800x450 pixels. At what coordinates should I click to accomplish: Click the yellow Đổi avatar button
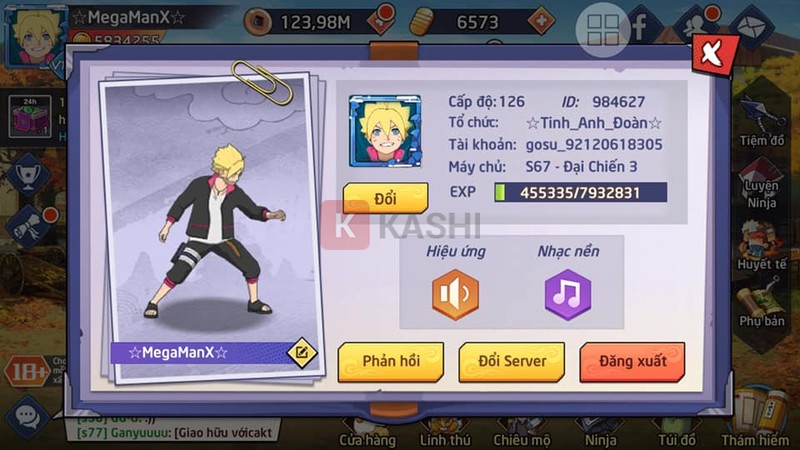385,198
